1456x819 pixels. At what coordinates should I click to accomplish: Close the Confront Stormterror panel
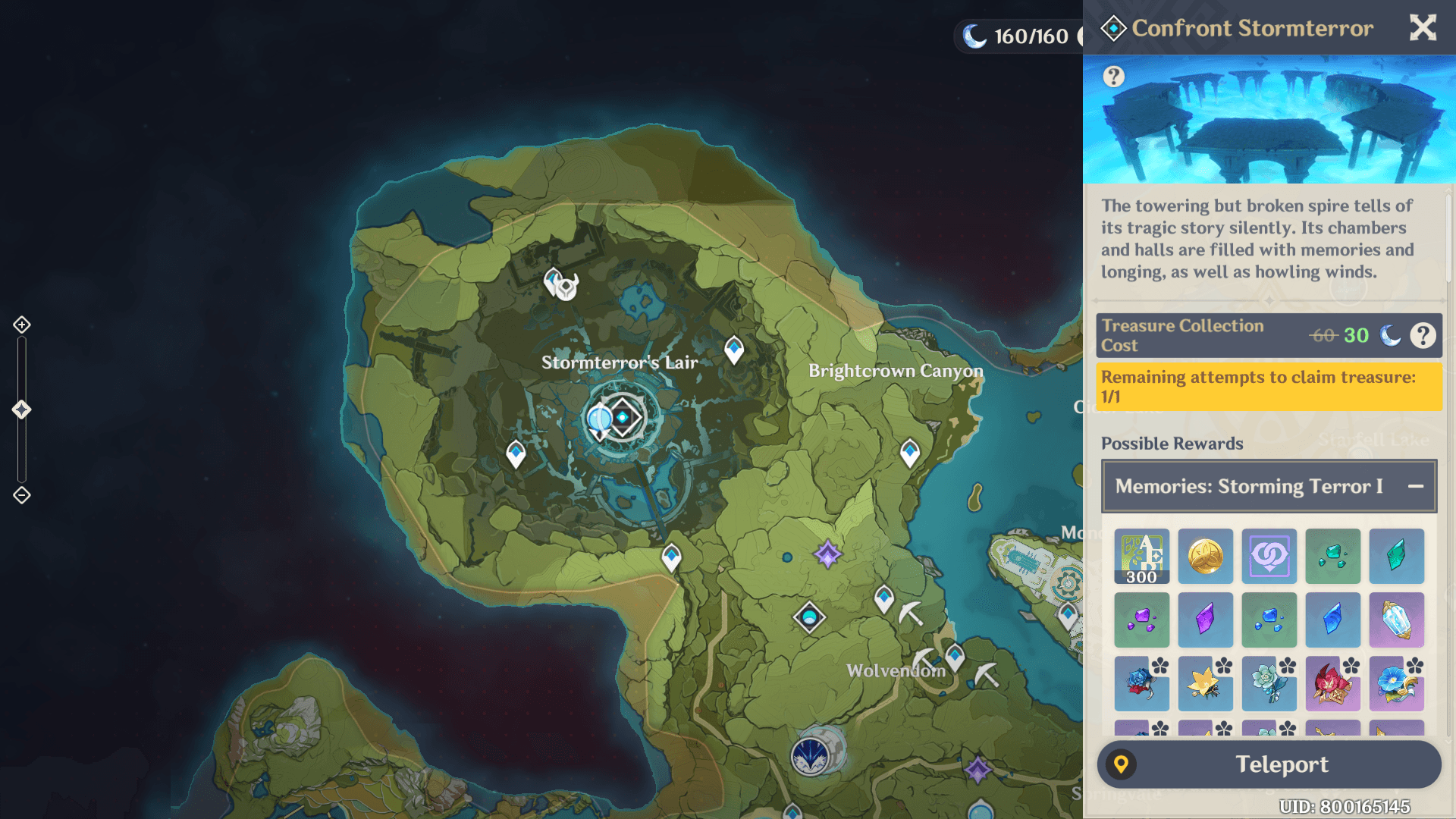(x=1423, y=27)
